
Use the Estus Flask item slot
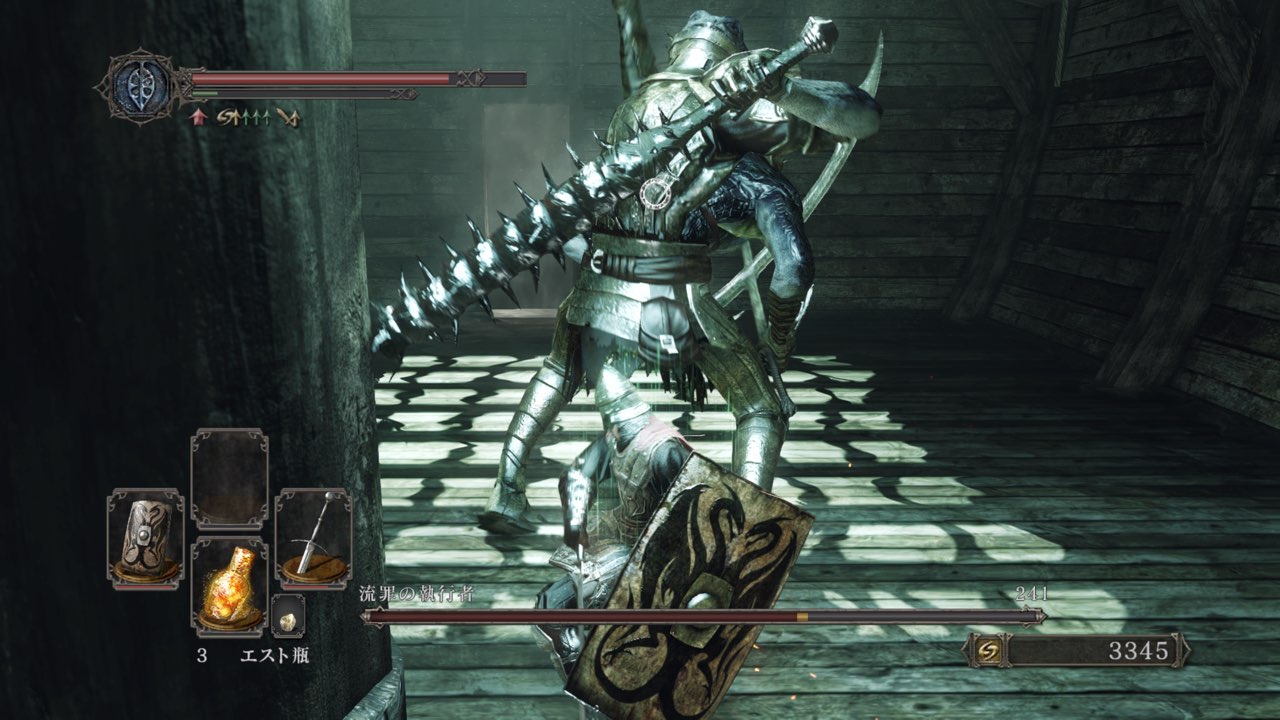(229, 586)
